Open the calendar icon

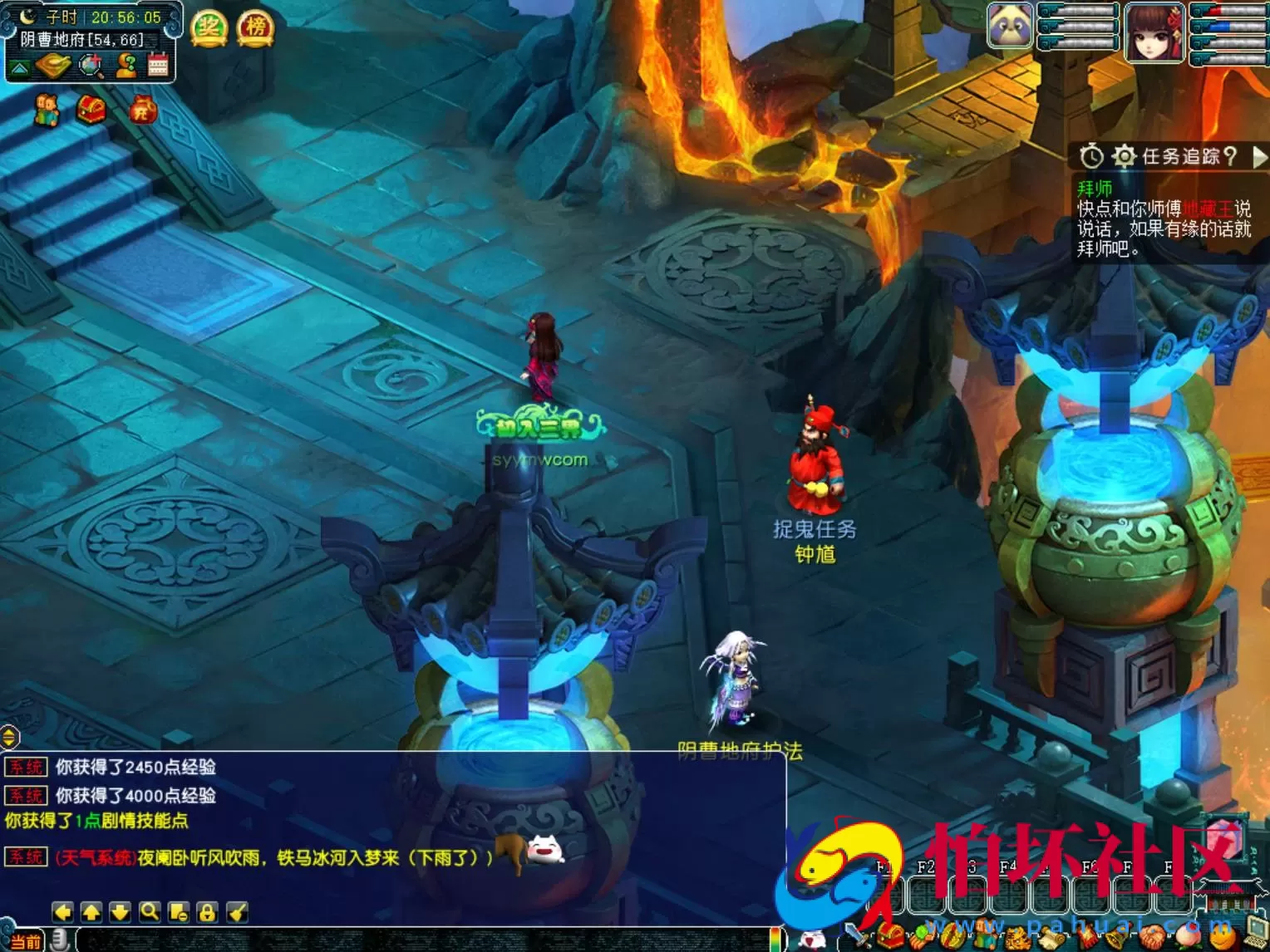(x=158, y=65)
